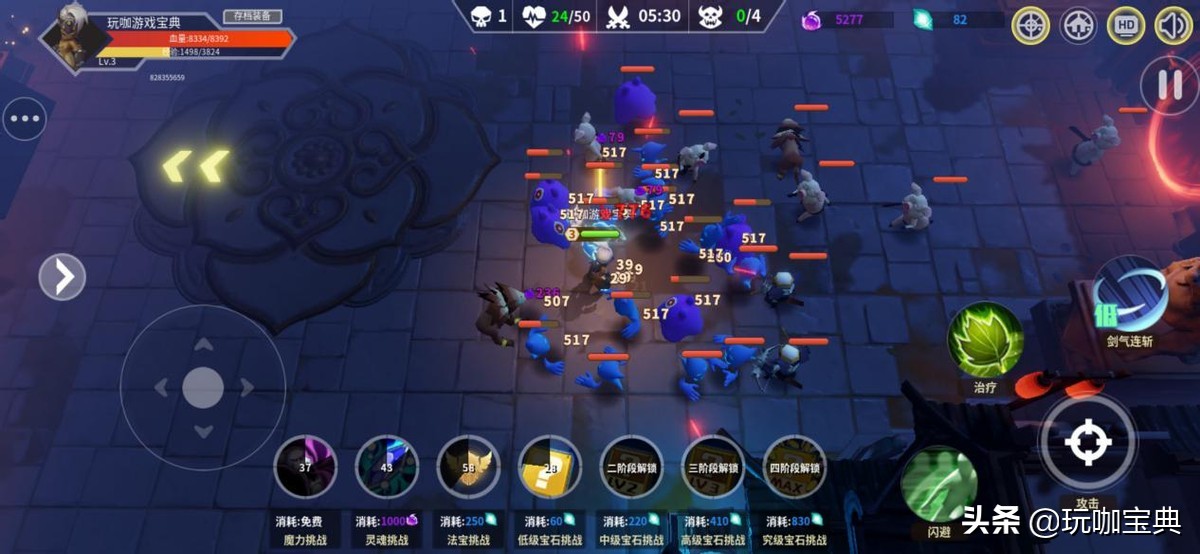This screenshot has height=554, width=1200.
Task: Toggle the HD graphics quality button
Action: click(x=1126, y=25)
